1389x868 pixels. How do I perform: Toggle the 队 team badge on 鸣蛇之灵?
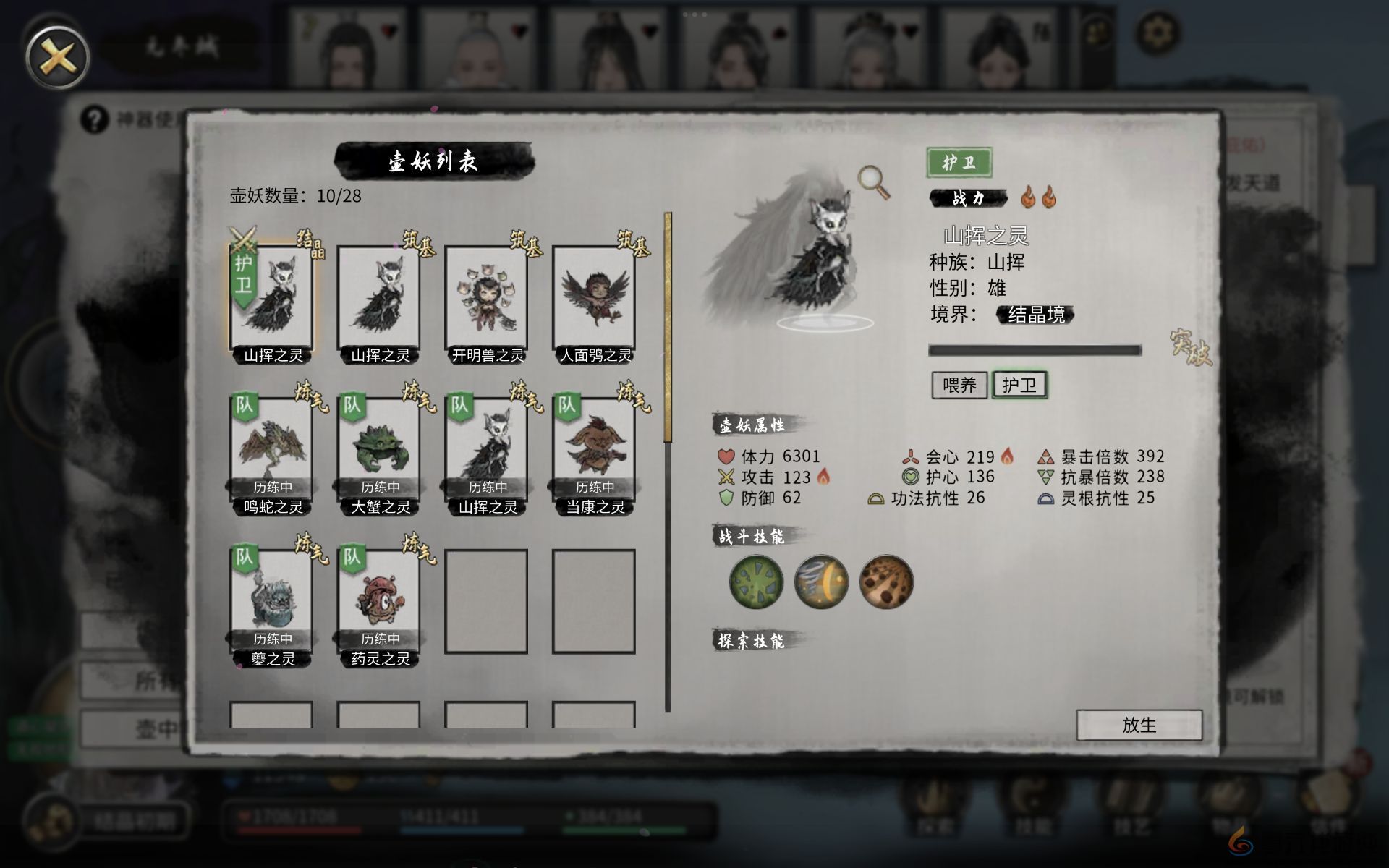pos(245,405)
